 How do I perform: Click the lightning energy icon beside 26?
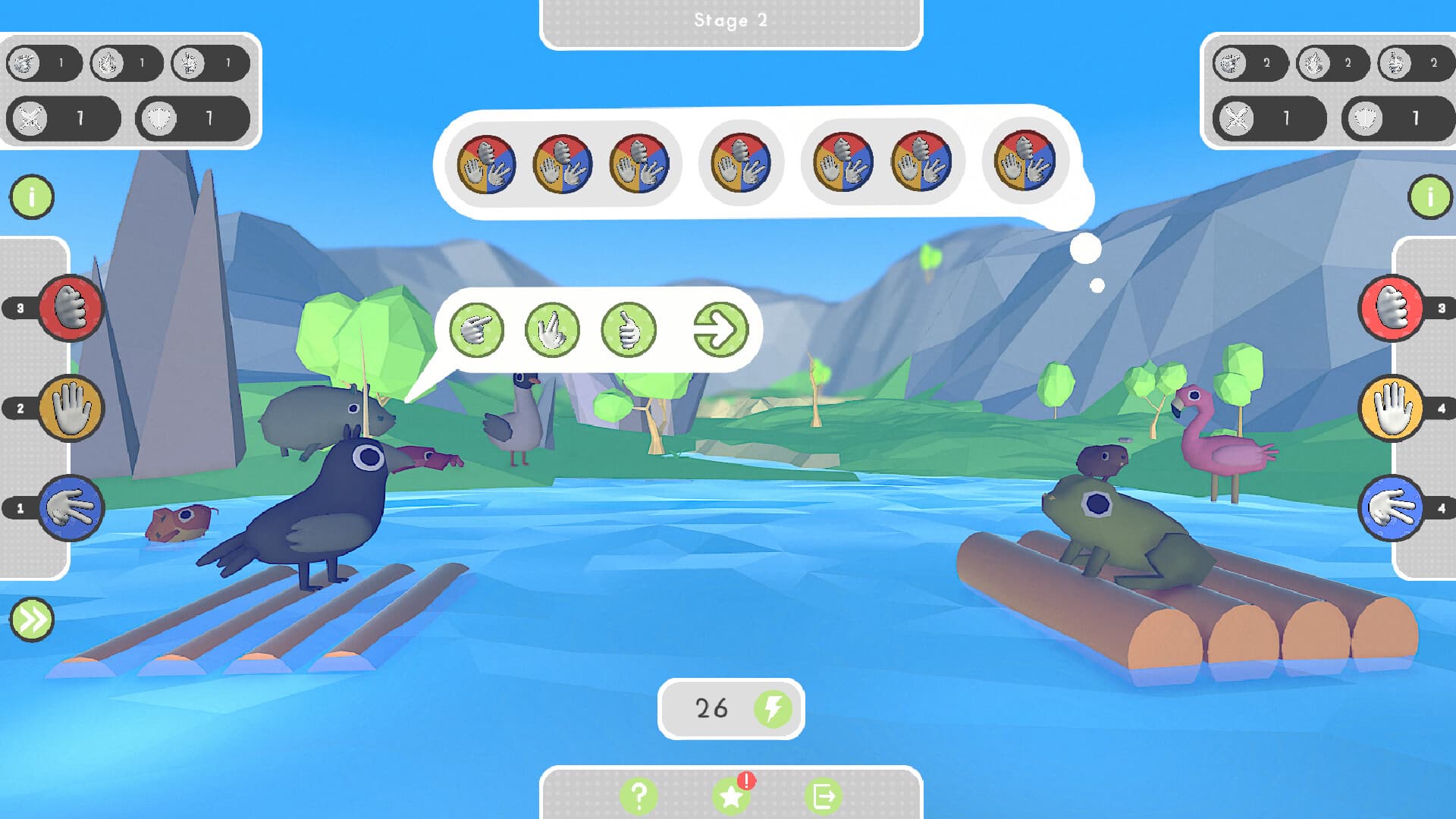pos(771,707)
